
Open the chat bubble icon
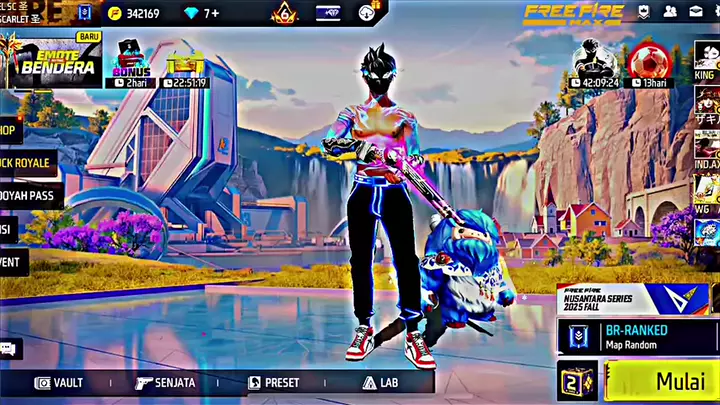[x=8, y=348]
